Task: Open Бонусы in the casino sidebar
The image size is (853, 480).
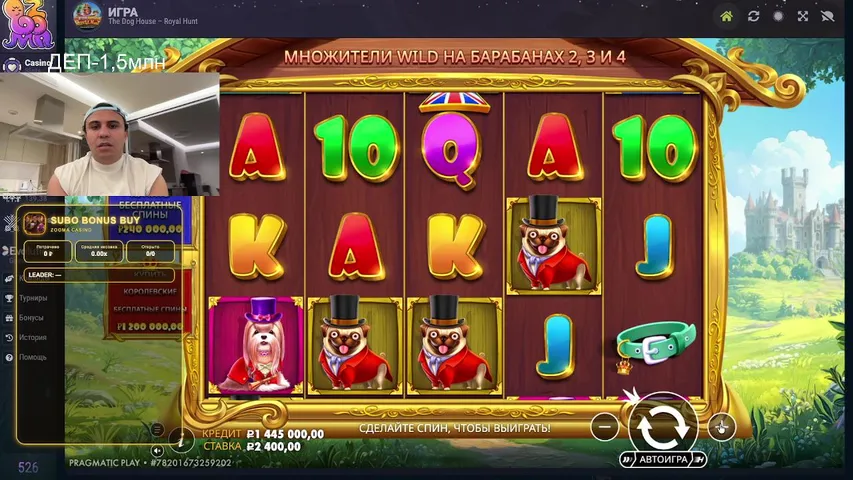Action: point(31,318)
